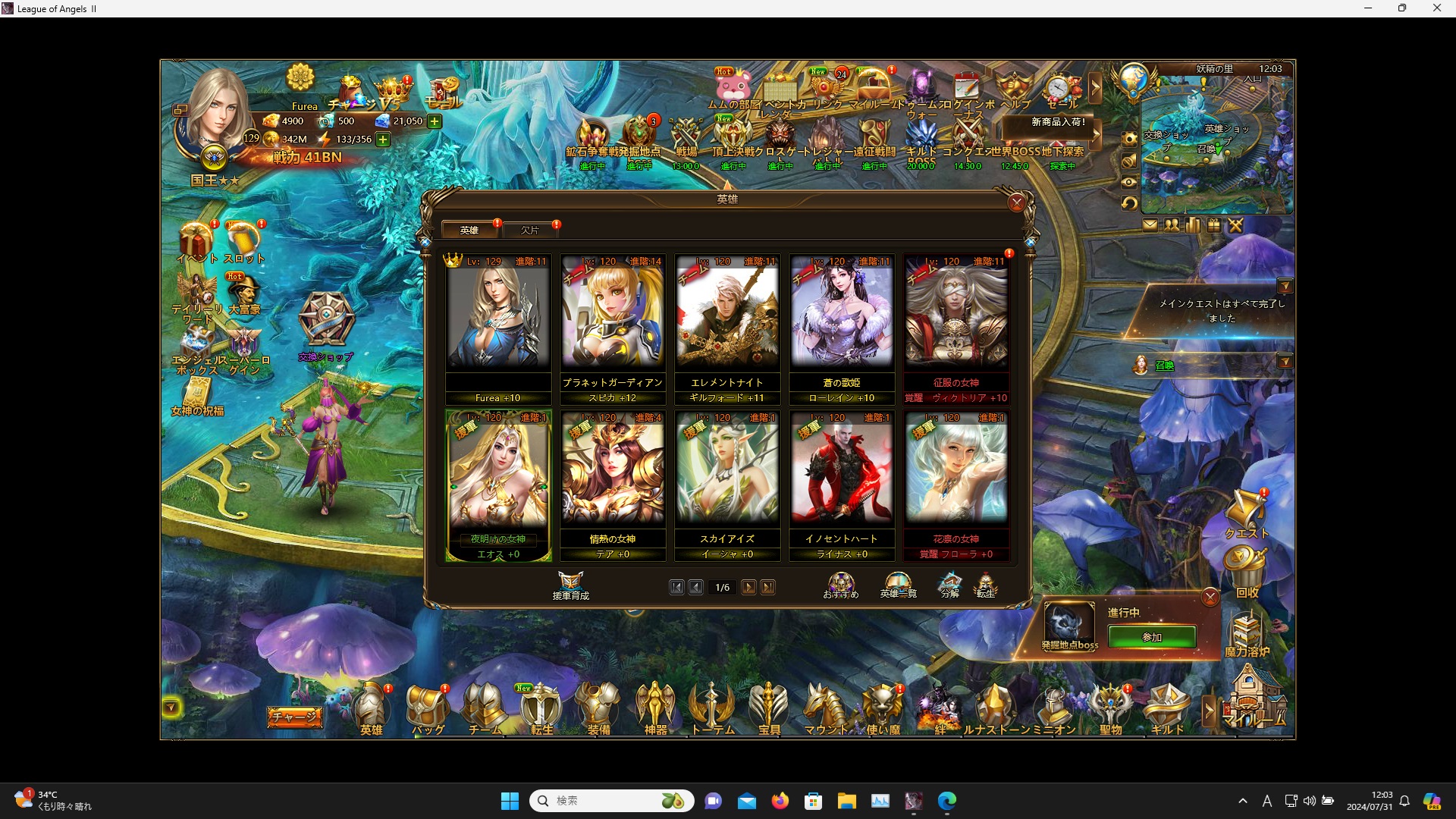Open 援軍育成 reinforcement training
Image resolution: width=1456 pixels, height=819 pixels.
pyautogui.click(x=570, y=585)
